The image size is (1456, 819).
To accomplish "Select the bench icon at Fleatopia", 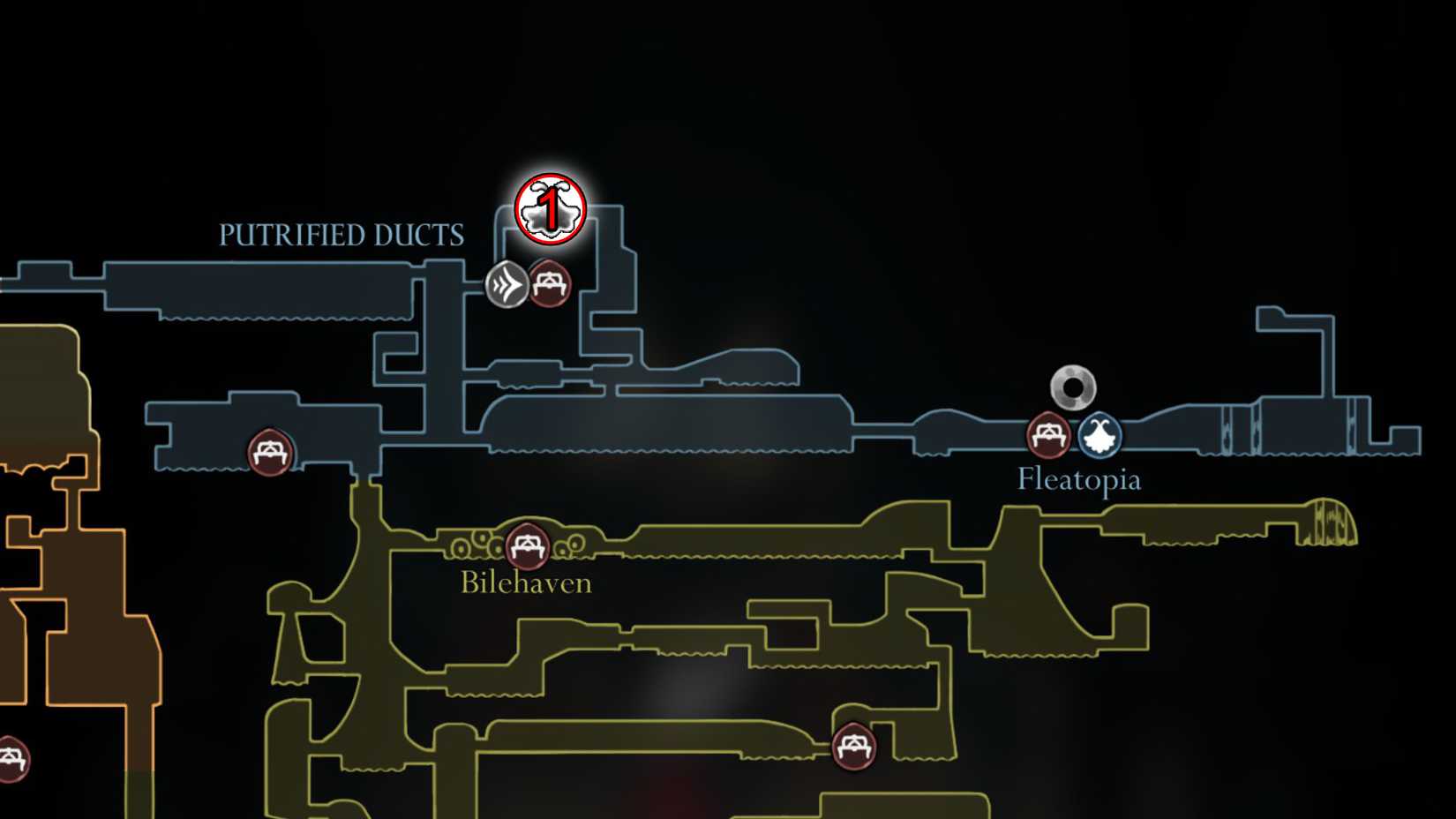I will [x=1047, y=435].
